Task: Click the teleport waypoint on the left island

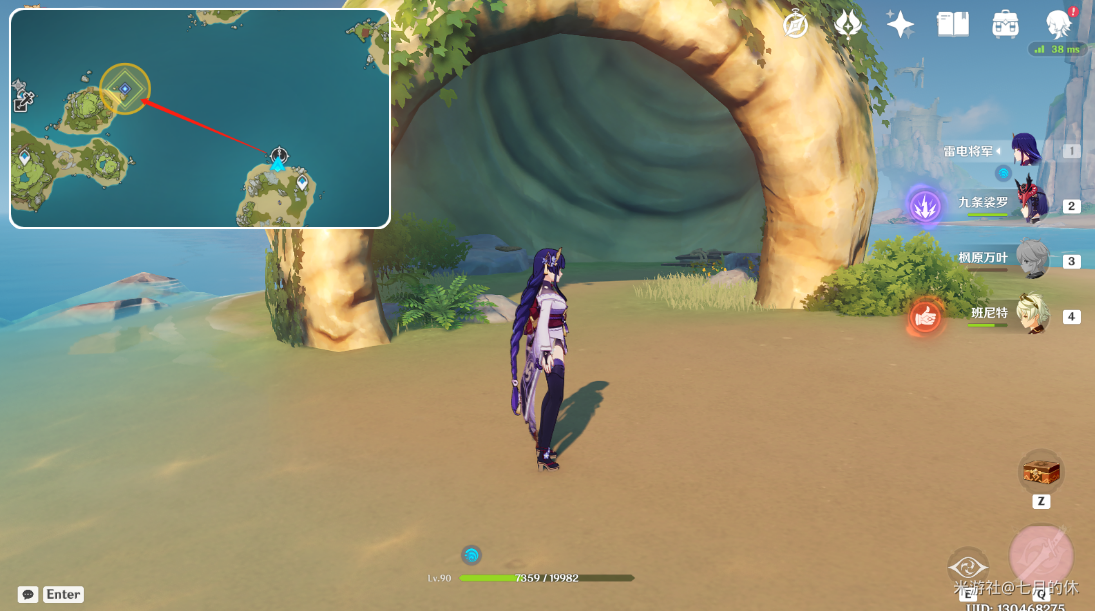Action: [x=25, y=157]
